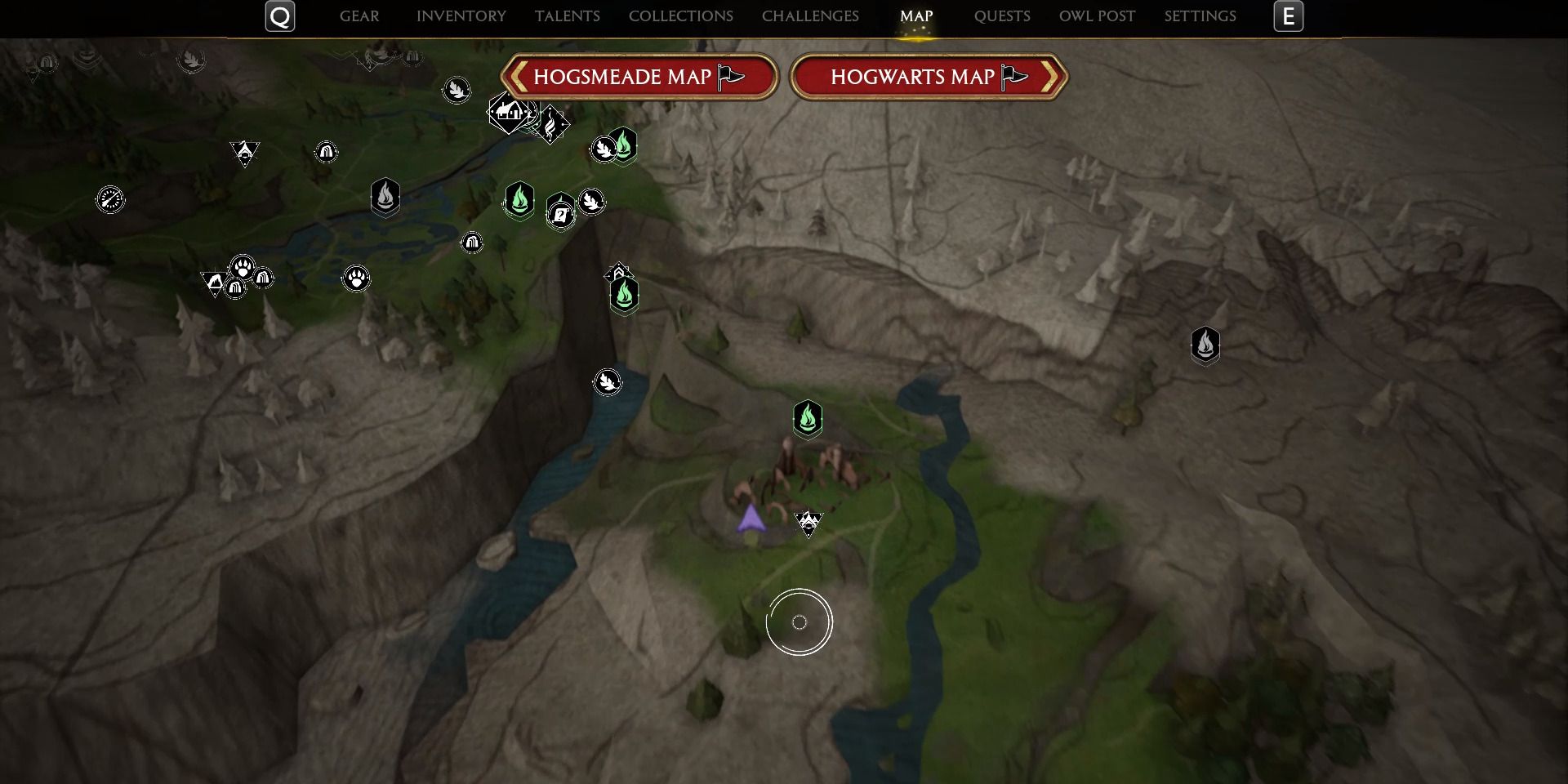Switch to the Gear tab
This screenshot has height=784, width=1568.
point(359,16)
